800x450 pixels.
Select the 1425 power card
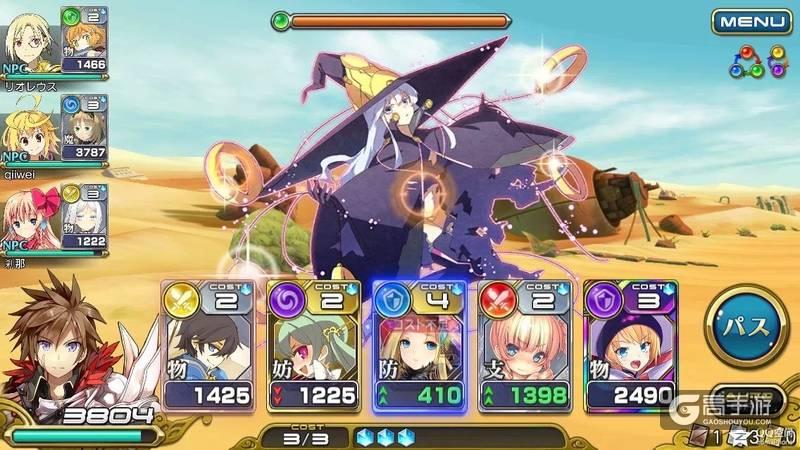(208, 343)
